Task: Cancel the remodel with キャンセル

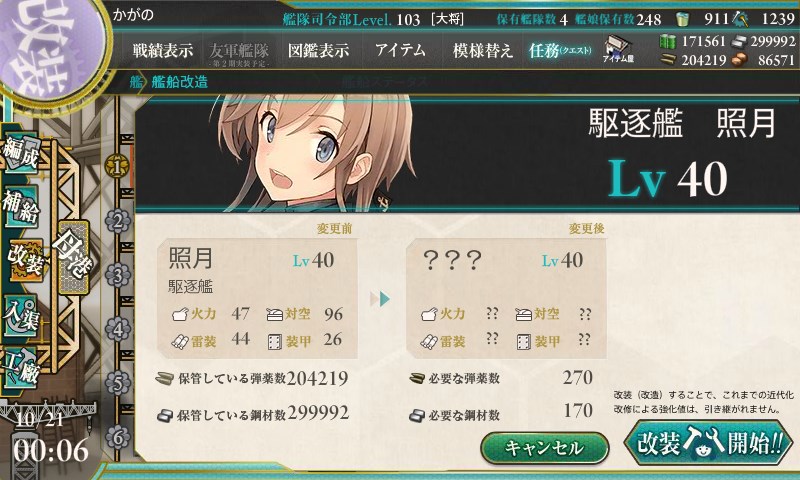Action: tap(544, 447)
